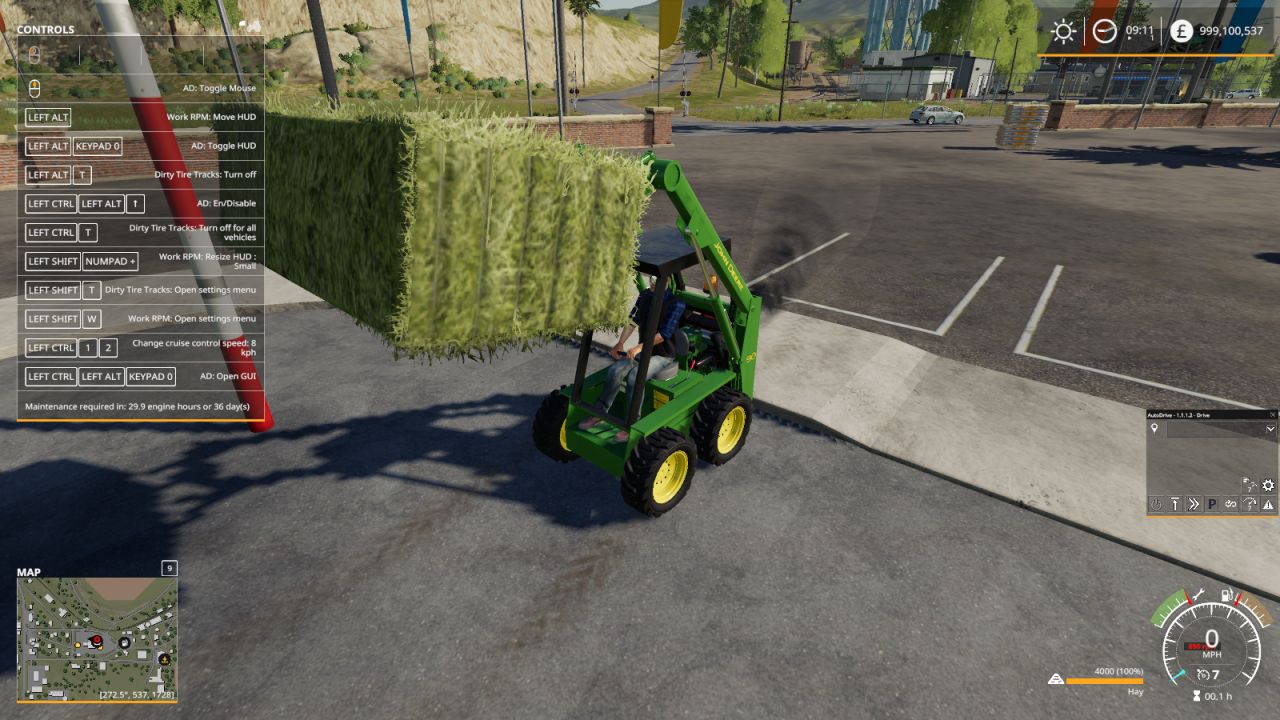This screenshot has height=720, width=1280.
Task: Toggle loop mode in the AutoDrive toolbar
Action: pyautogui.click(x=1231, y=503)
